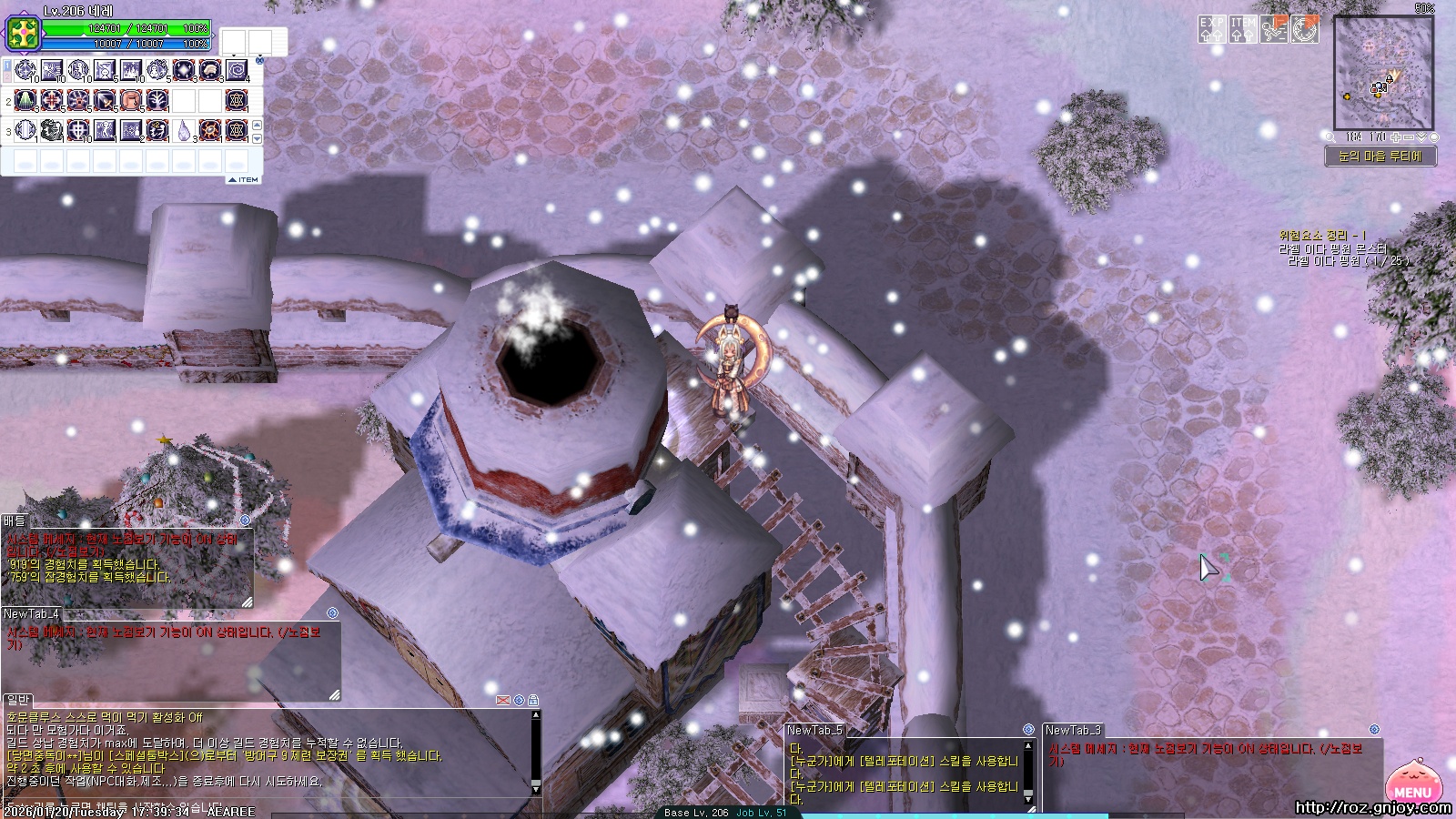Select the NewTab_4 chat tab

(x=31, y=614)
